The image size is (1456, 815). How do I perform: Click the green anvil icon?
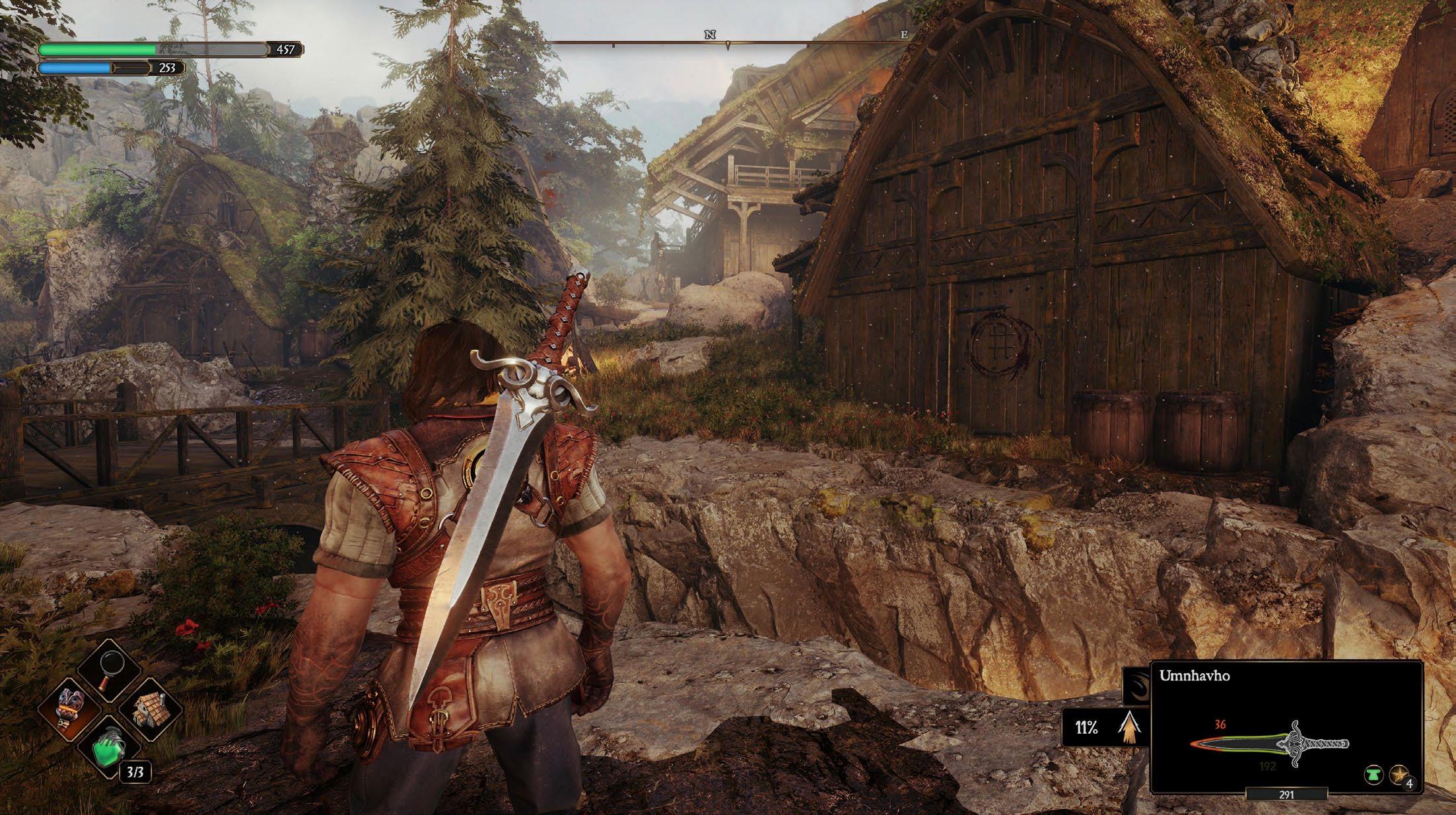point(1373,774)
